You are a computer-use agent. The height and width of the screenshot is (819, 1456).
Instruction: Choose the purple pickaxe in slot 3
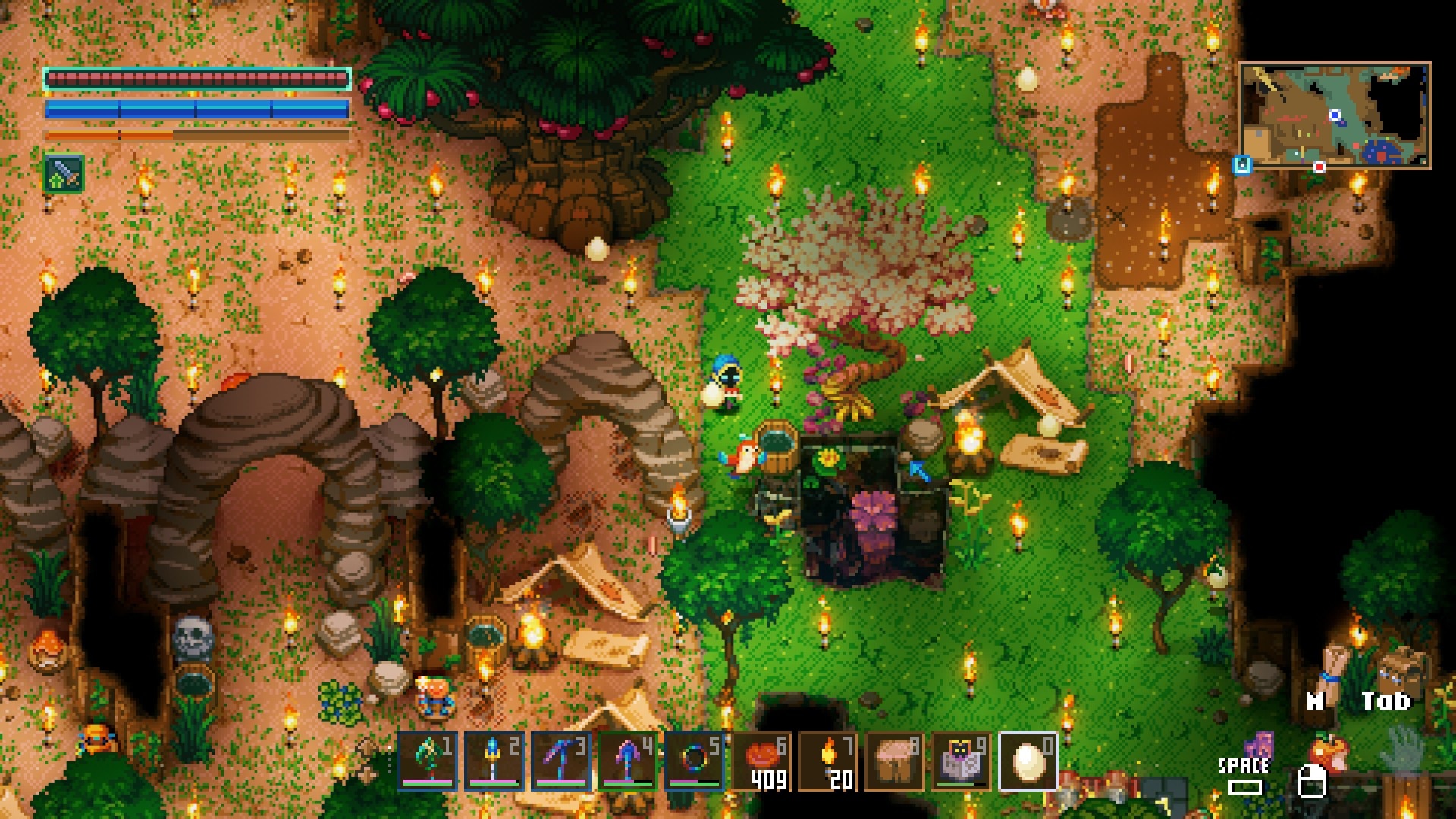[x=561, y=761]
